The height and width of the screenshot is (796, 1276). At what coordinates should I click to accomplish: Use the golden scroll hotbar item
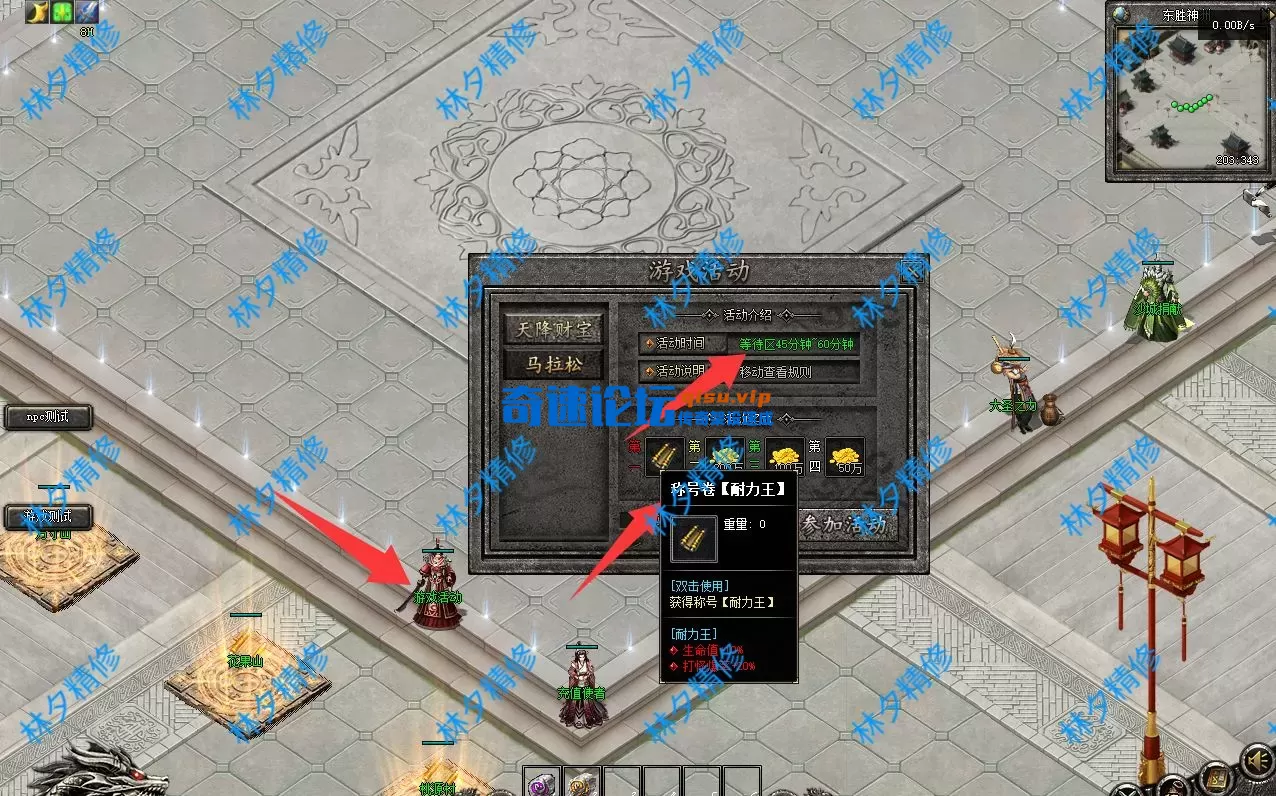(x=582, y=782)
